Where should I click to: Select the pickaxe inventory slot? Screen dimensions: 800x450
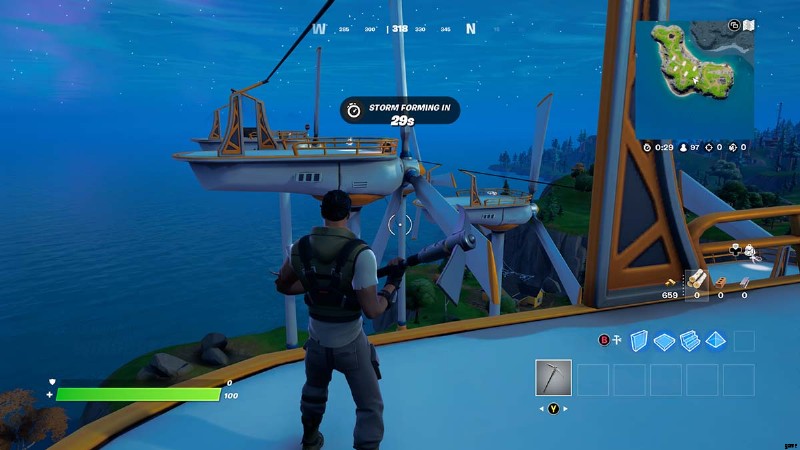553,379
